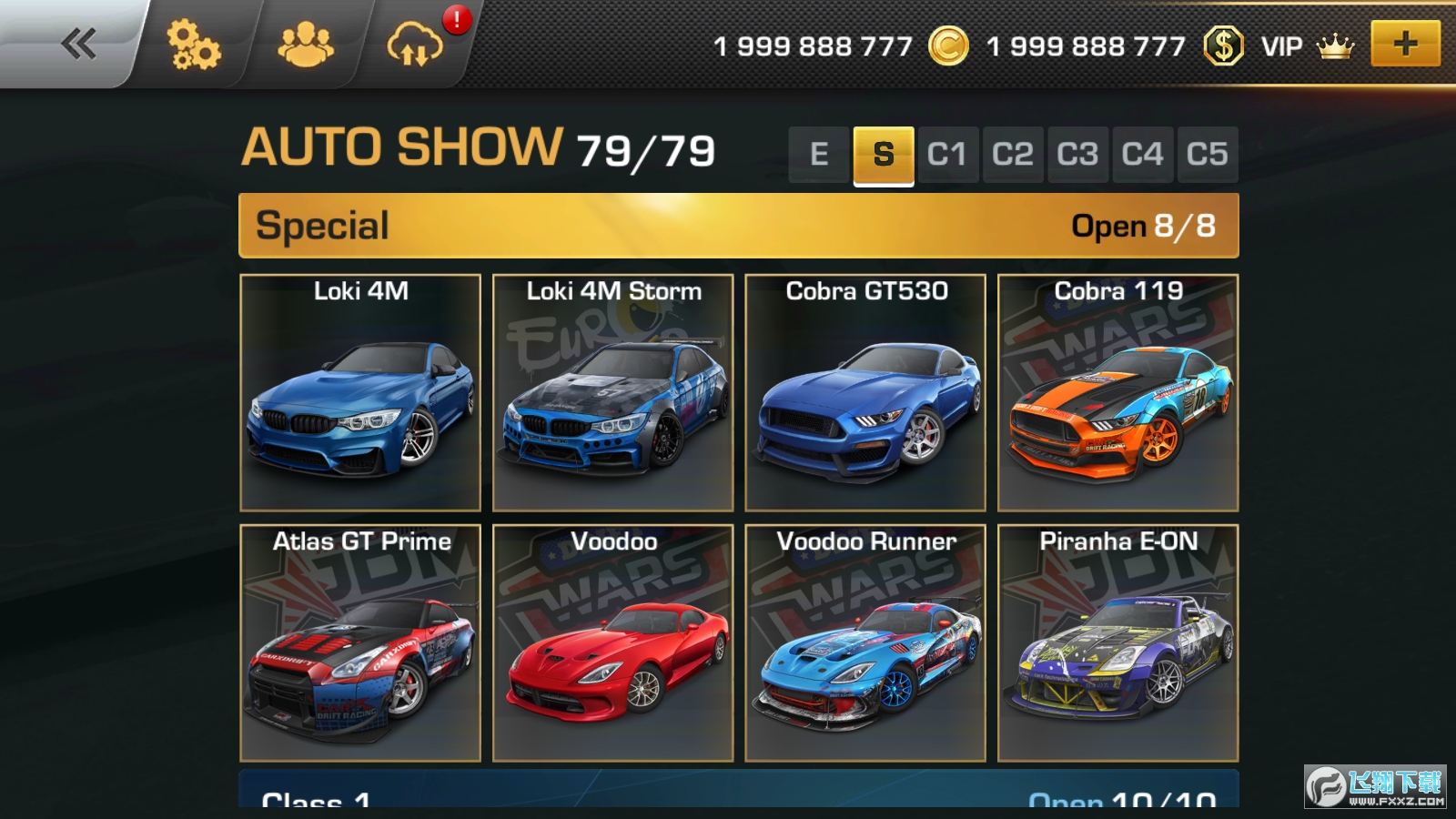Switch to the E class tab
The height and width of the screenshot is (819, 1456).
pos(819,155)
